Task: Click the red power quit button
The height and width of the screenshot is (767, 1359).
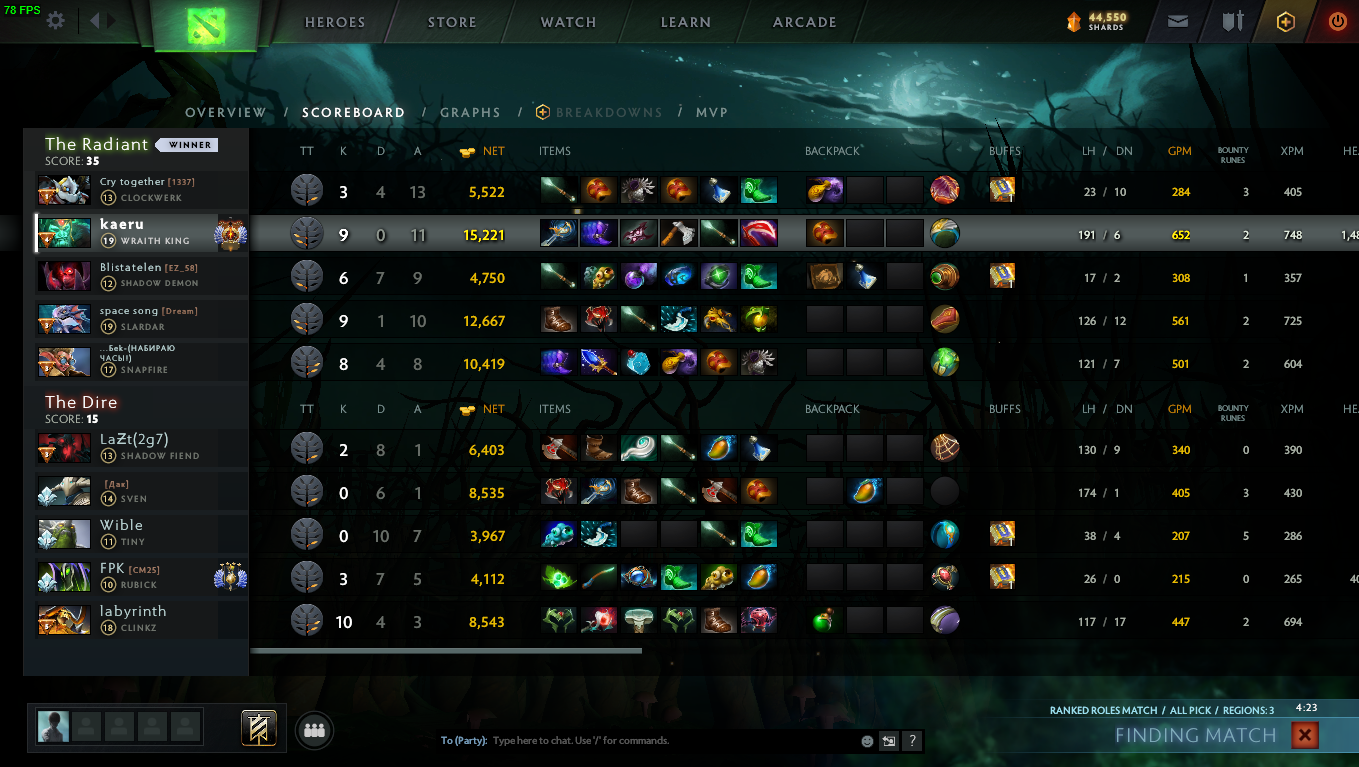Action: point(1337,21)
